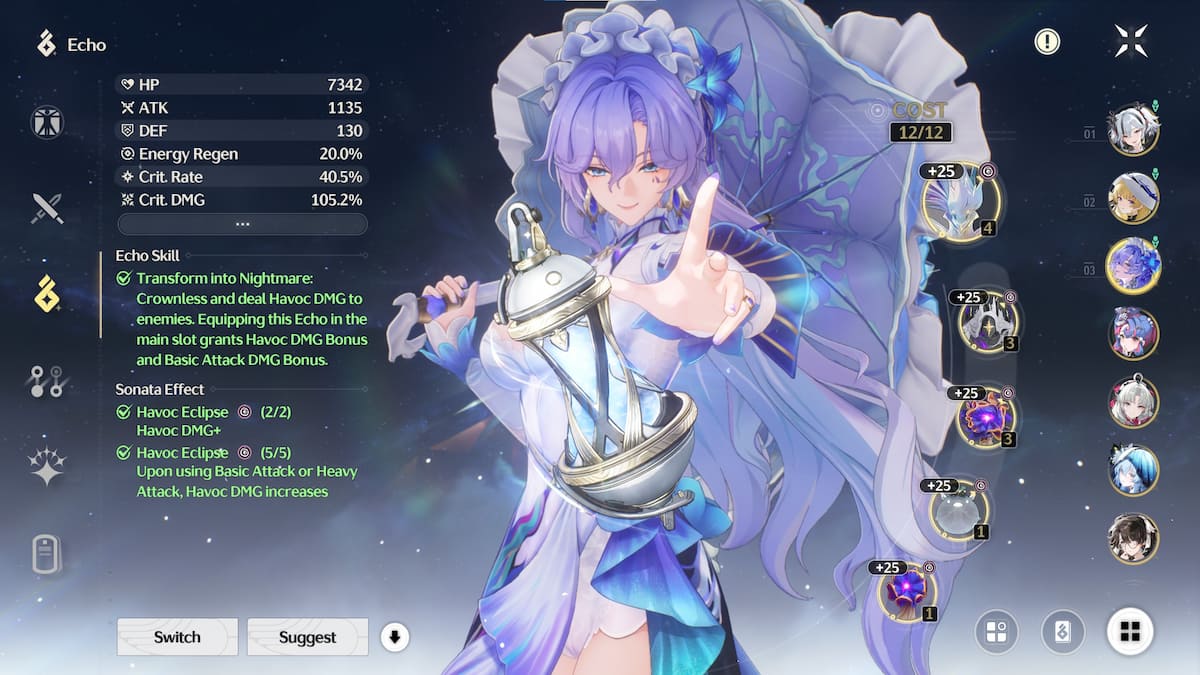Select the purple orb cost 3 echo
Image resolution: width=1200 pixels, height=675 pixels.
coord(986,417)
